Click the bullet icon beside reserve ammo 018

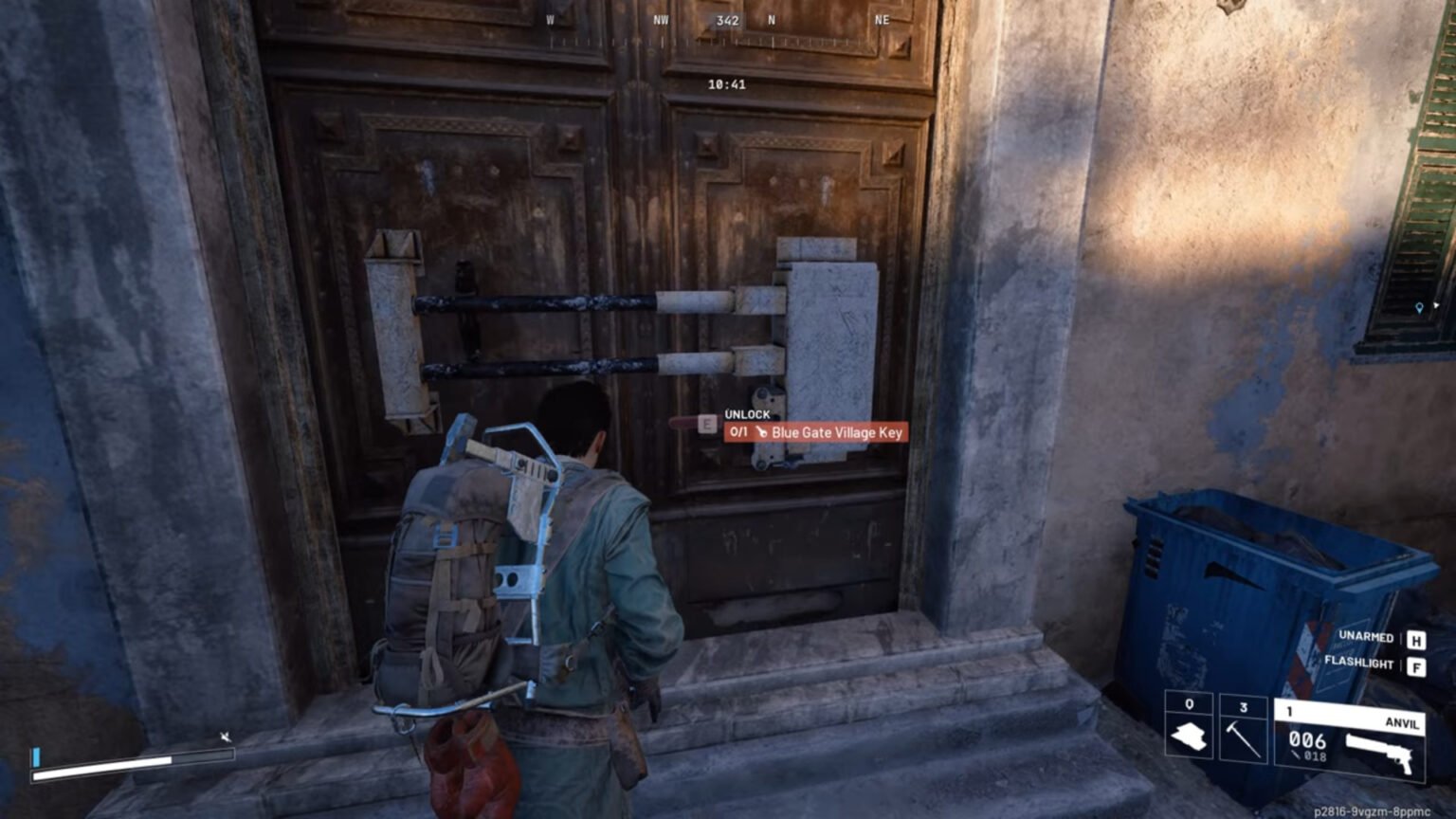[x=1296, y=755]
